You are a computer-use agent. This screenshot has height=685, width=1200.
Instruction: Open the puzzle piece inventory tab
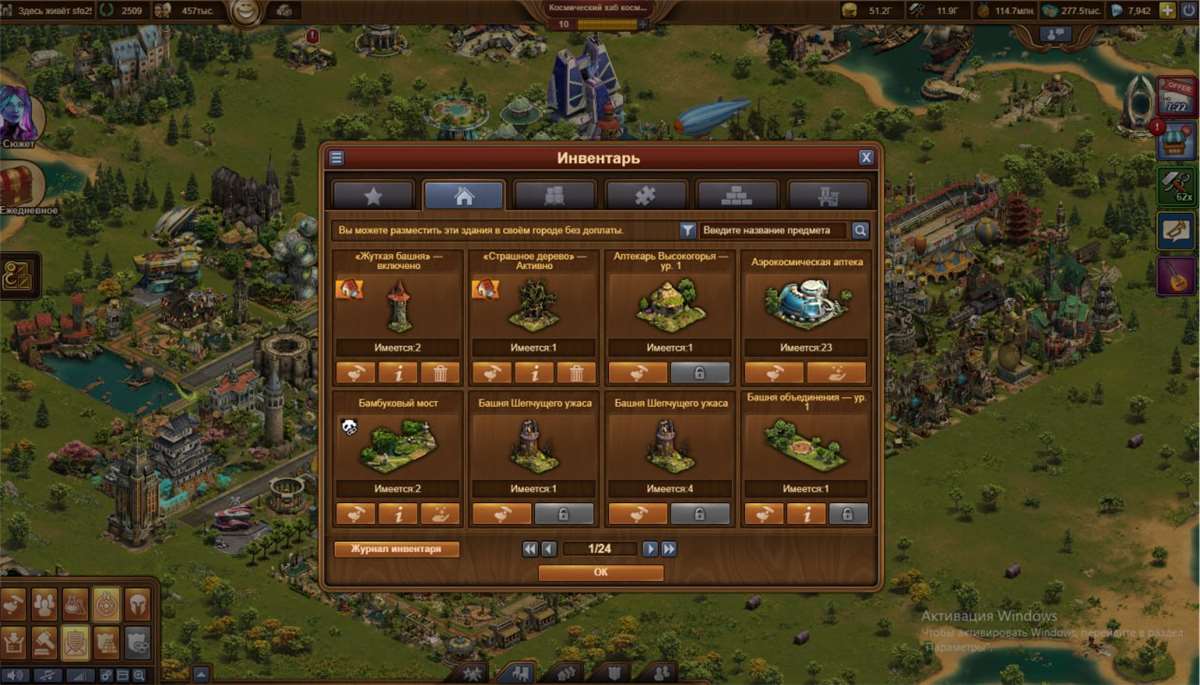(x=646, y=195)
